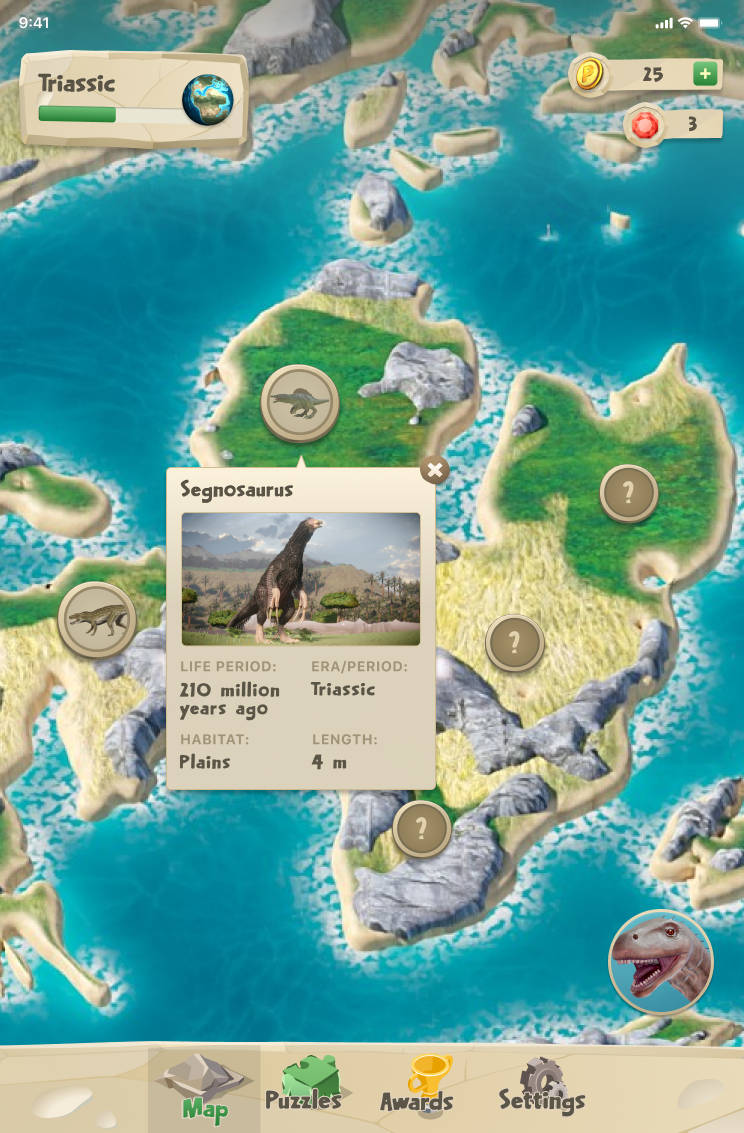Tap the round dinosaur head portrait button
The width and height of the screenshot is (744, 1133).
(x=660, y=962)
